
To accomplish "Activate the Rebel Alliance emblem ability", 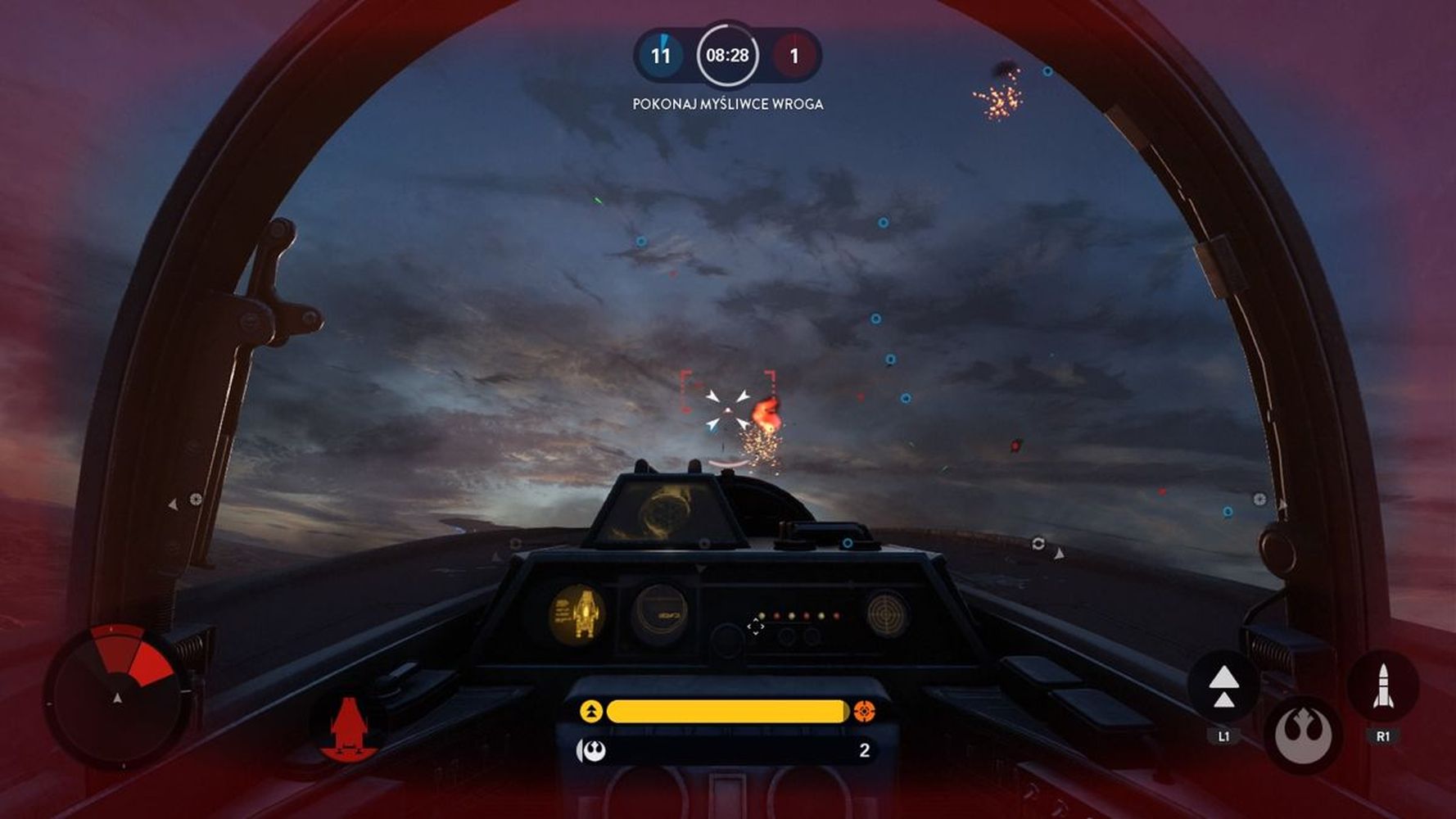I will pos(1303,735).
